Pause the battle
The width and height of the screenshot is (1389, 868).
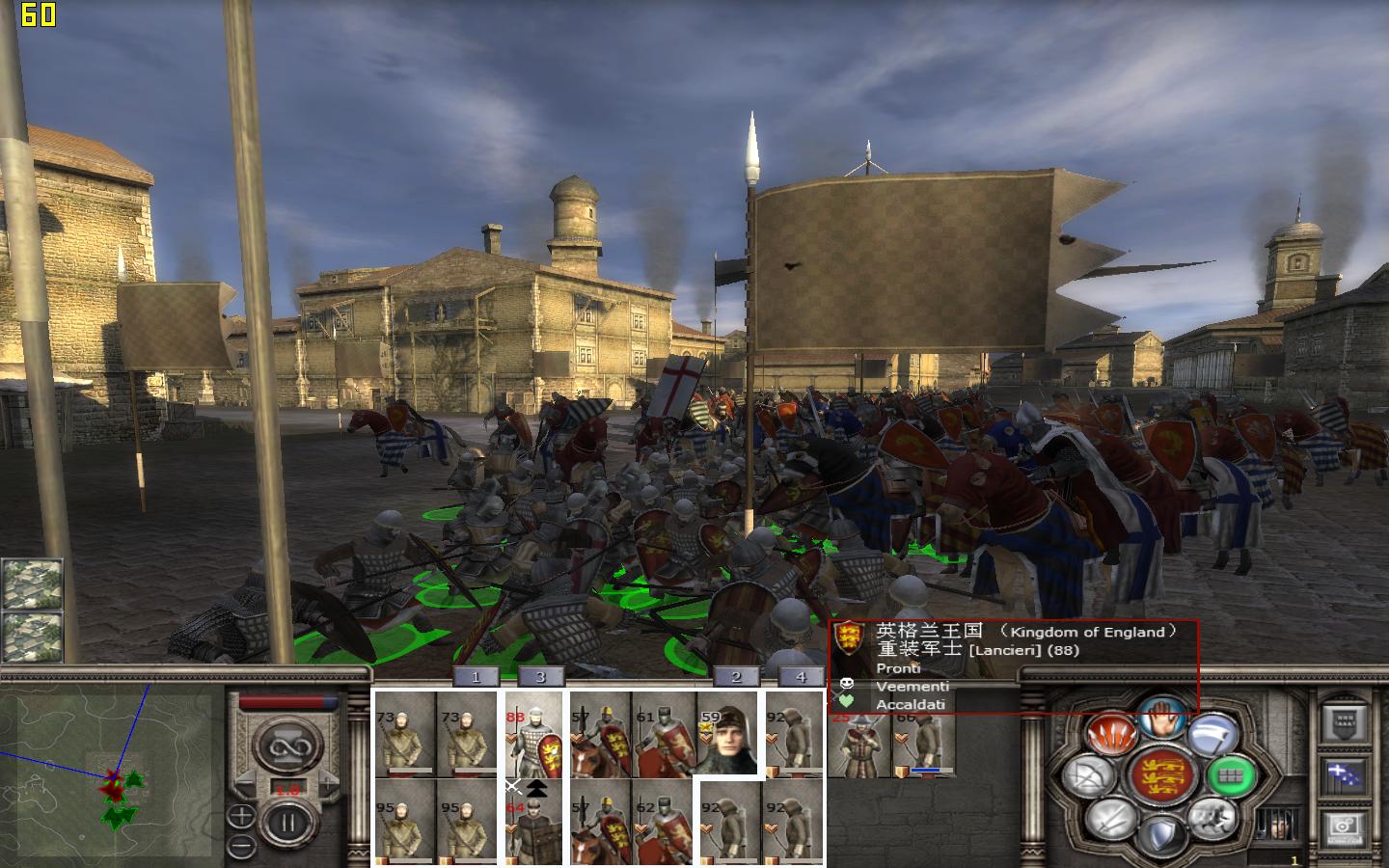point(286,823)
